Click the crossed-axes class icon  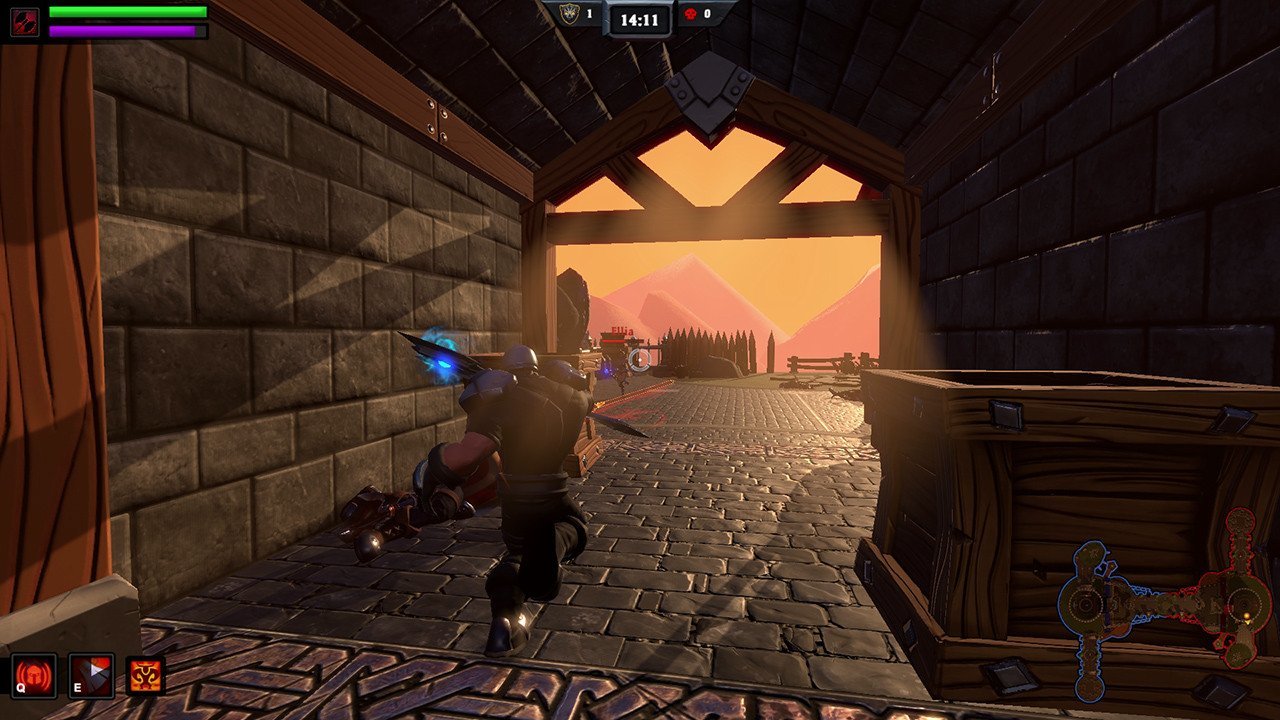point(24,21)
